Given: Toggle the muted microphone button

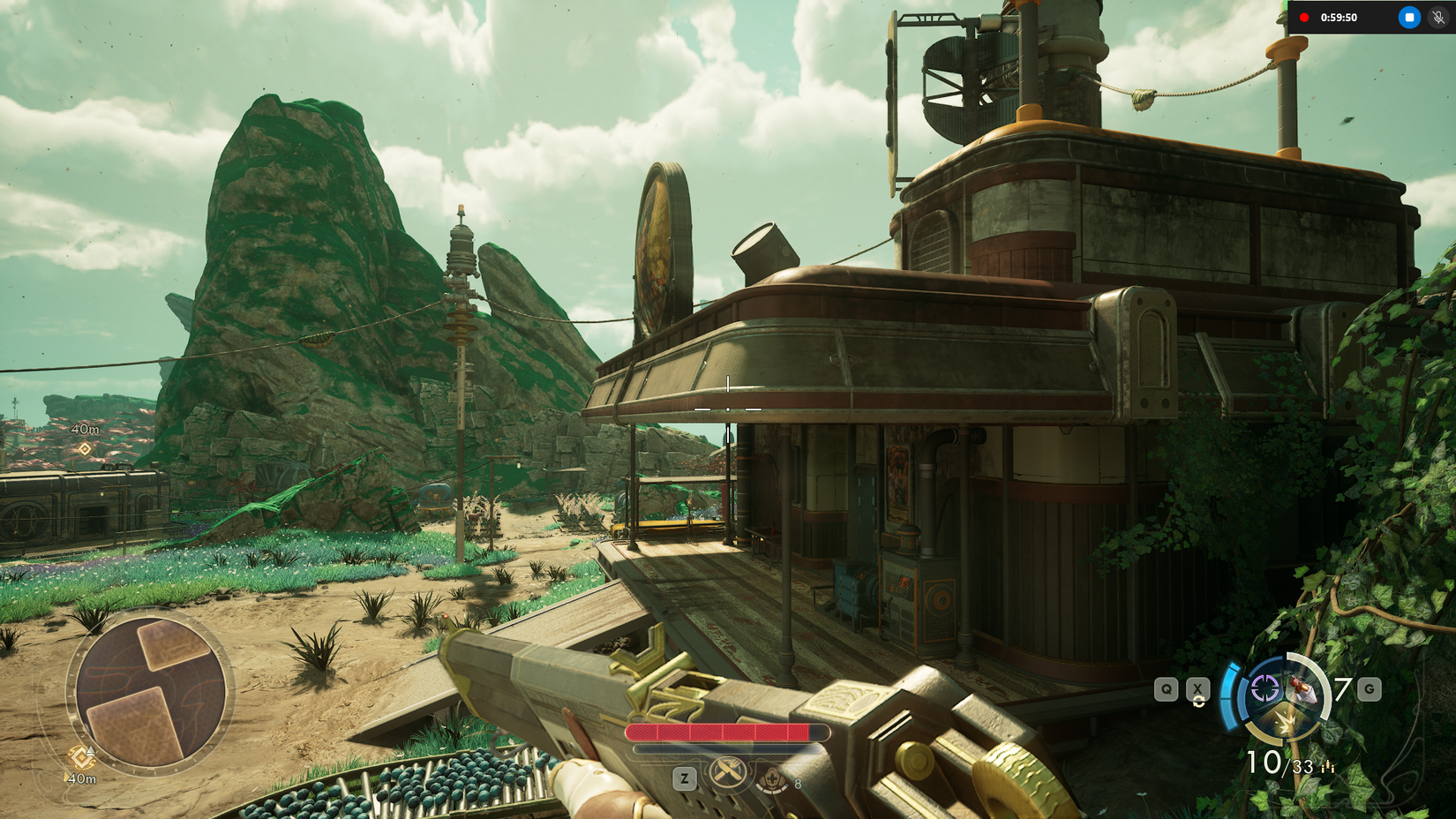Looking at the screenshot, I should coord(1438,18).
